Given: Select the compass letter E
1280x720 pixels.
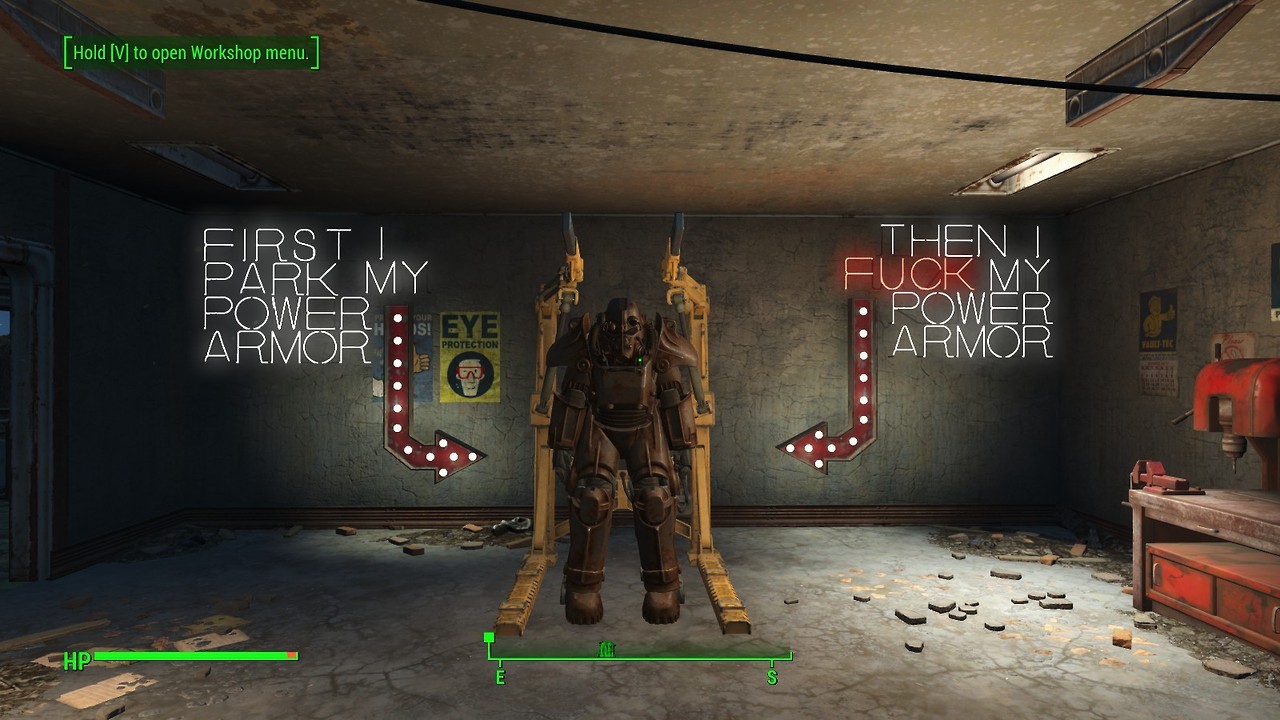Looking at the screenshot, I should click(500, 678).
